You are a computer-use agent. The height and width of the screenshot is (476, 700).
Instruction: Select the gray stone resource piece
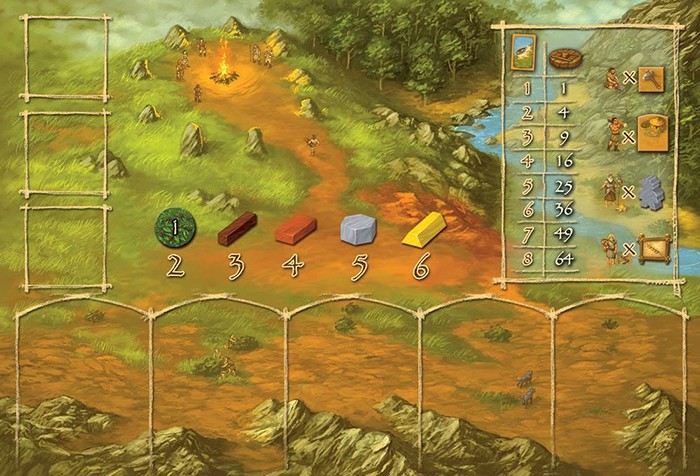coord(358,229)
